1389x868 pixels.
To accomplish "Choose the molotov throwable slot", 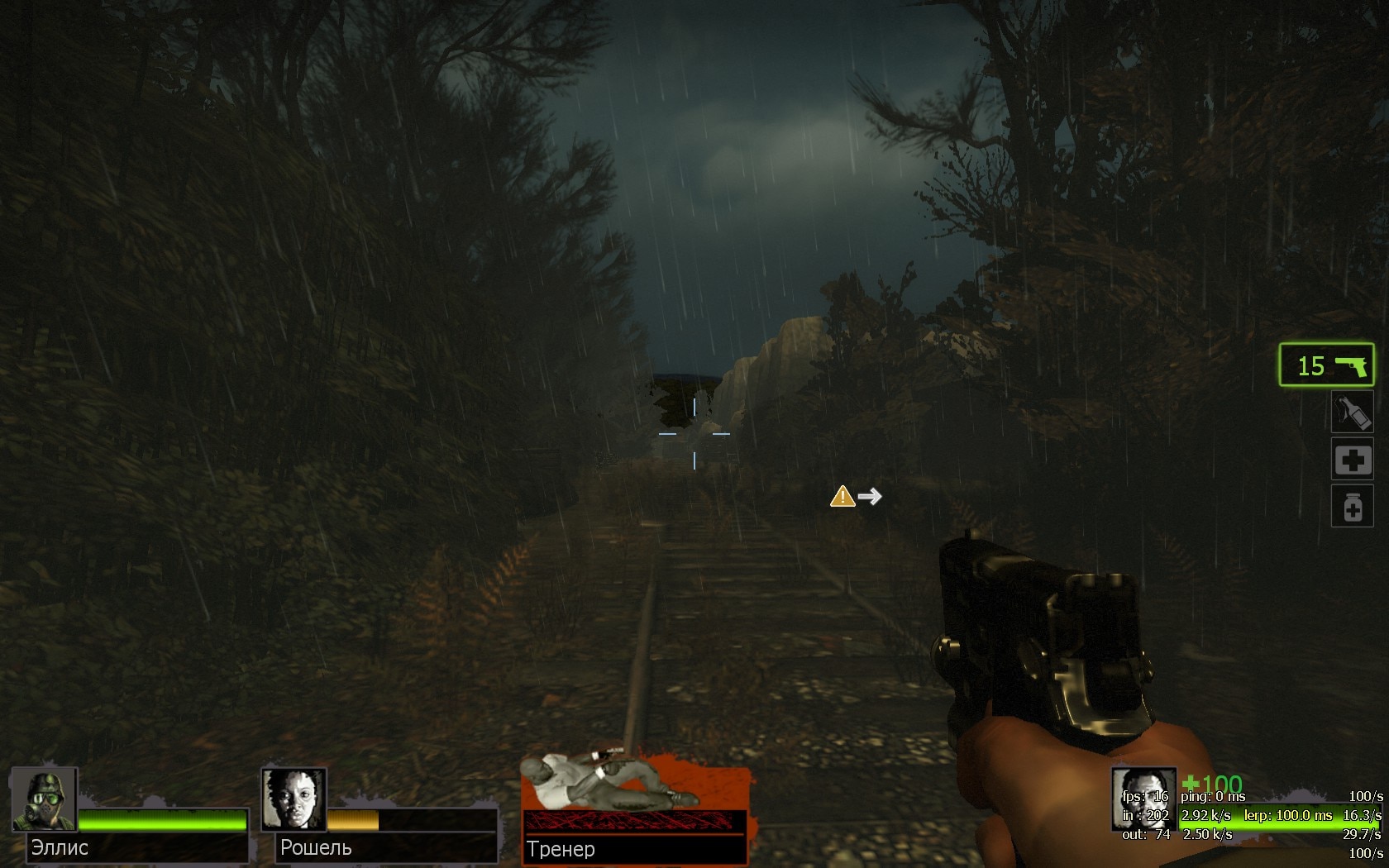I will click(1353, 413).
